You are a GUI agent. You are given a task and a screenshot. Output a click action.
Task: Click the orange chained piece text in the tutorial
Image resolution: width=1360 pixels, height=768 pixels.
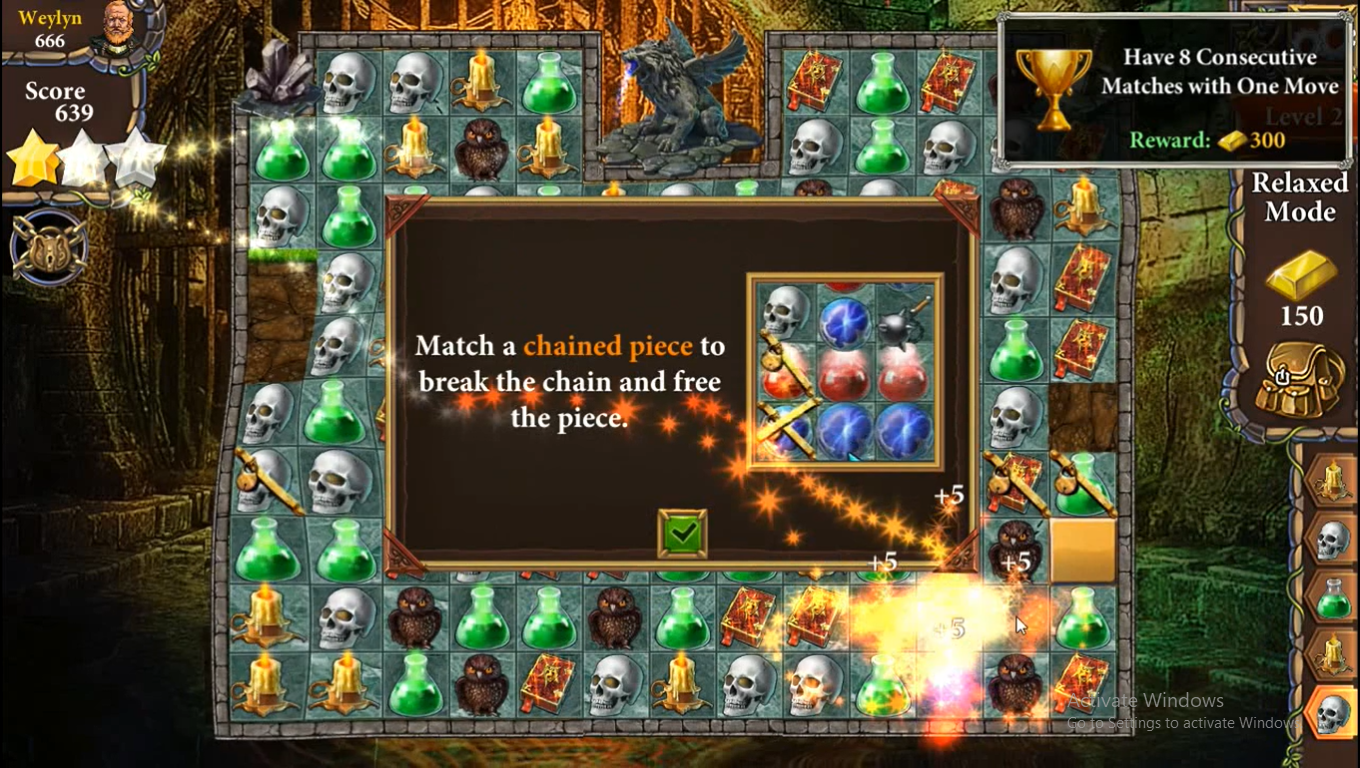607,345
